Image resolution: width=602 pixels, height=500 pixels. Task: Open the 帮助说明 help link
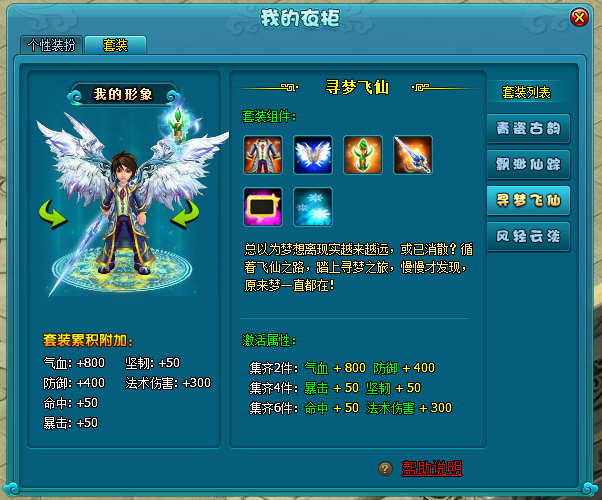[x=432, y=468]
